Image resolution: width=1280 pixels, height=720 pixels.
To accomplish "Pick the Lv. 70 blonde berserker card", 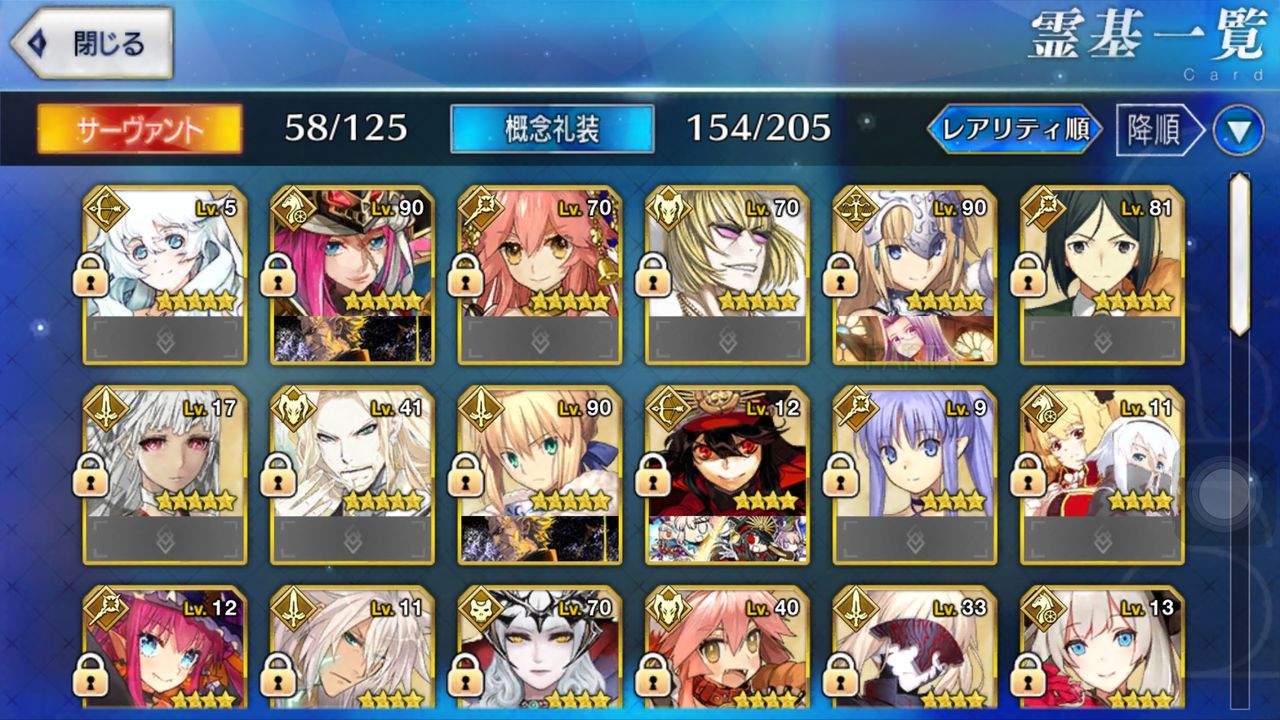I will [727, 273].
